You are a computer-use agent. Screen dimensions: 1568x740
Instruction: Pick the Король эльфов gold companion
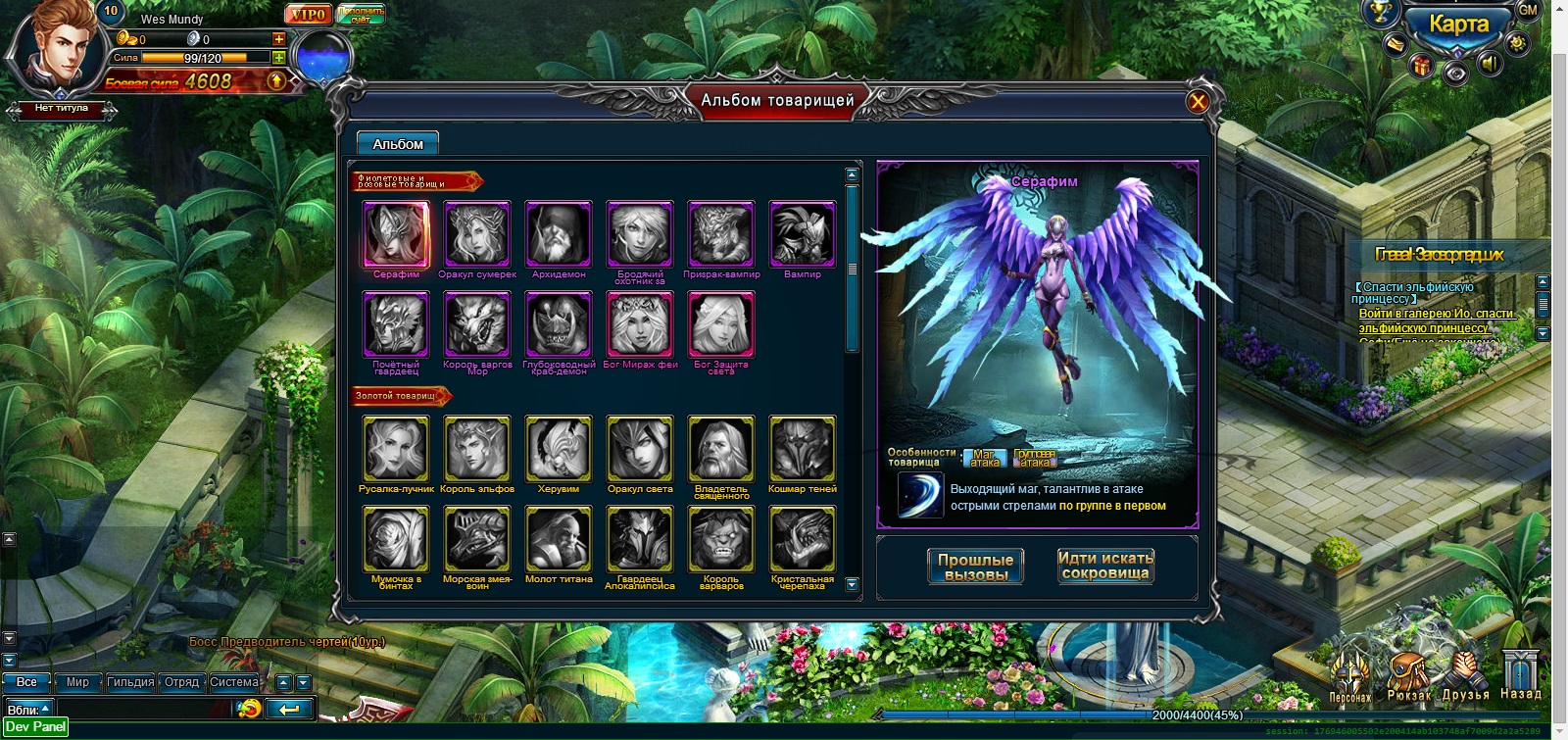point(477,449)
